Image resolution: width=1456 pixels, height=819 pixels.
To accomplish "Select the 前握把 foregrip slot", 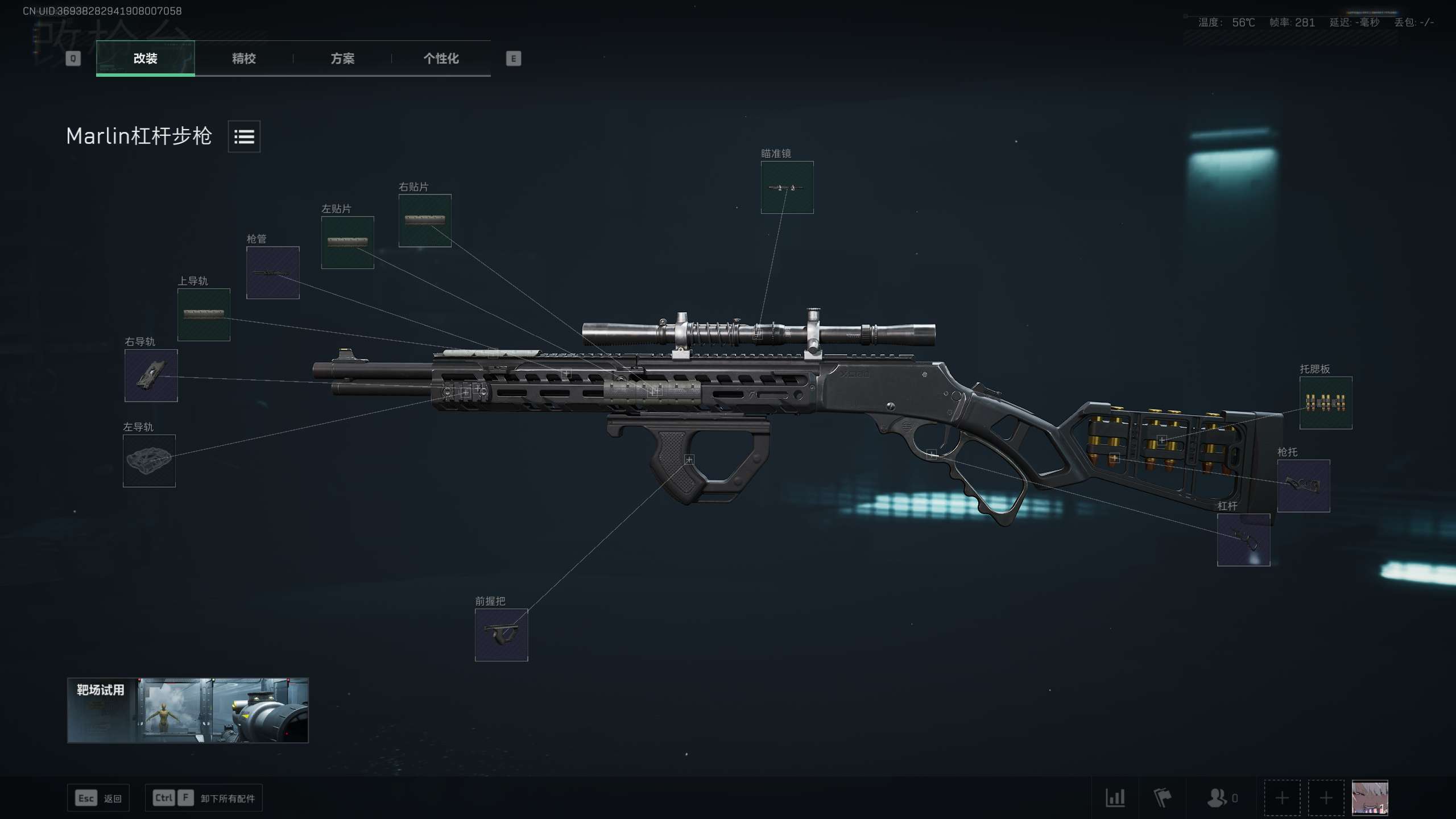I will click(x=501, y=635).
